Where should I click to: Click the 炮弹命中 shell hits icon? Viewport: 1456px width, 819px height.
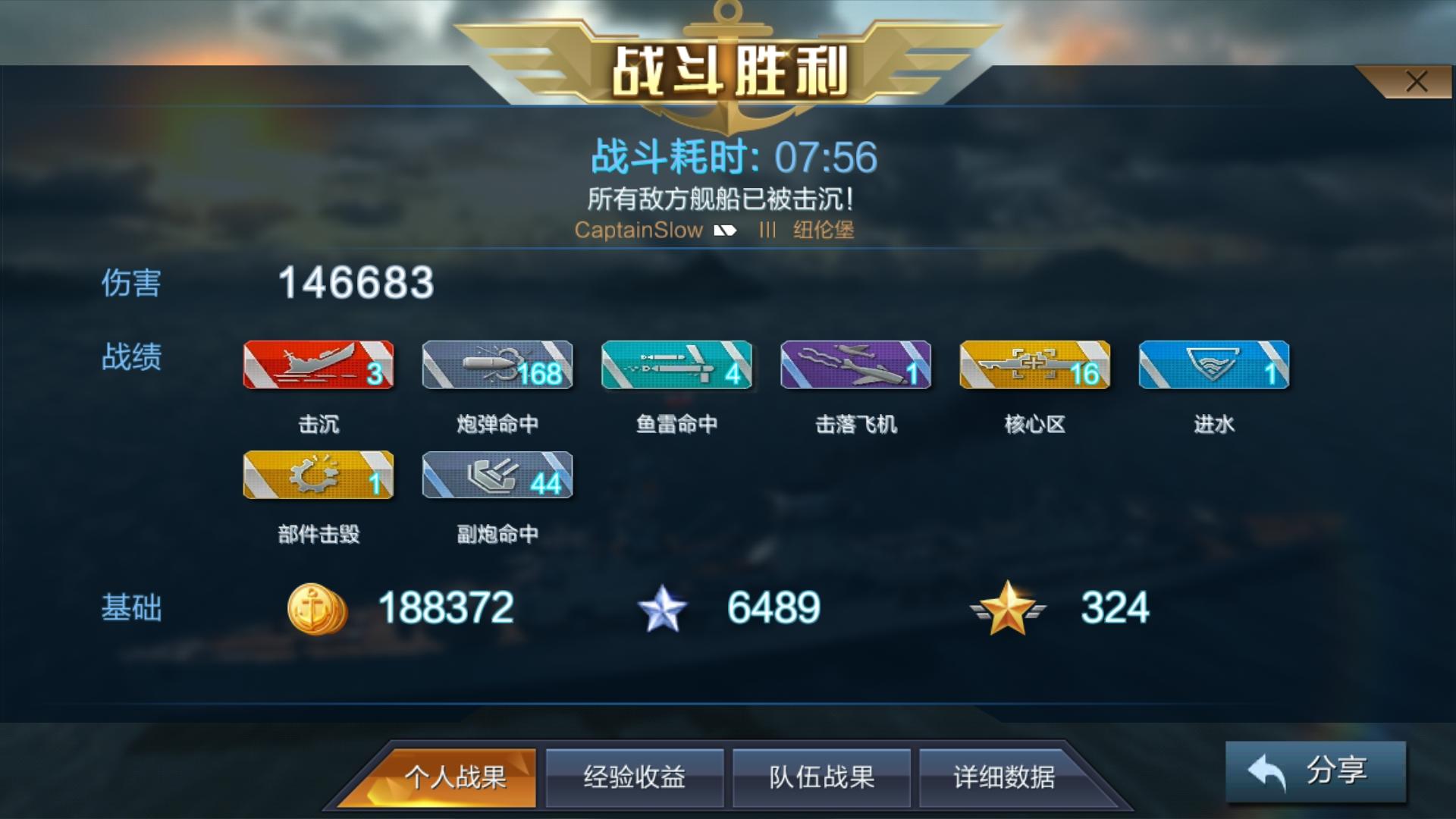click(497, 366)
